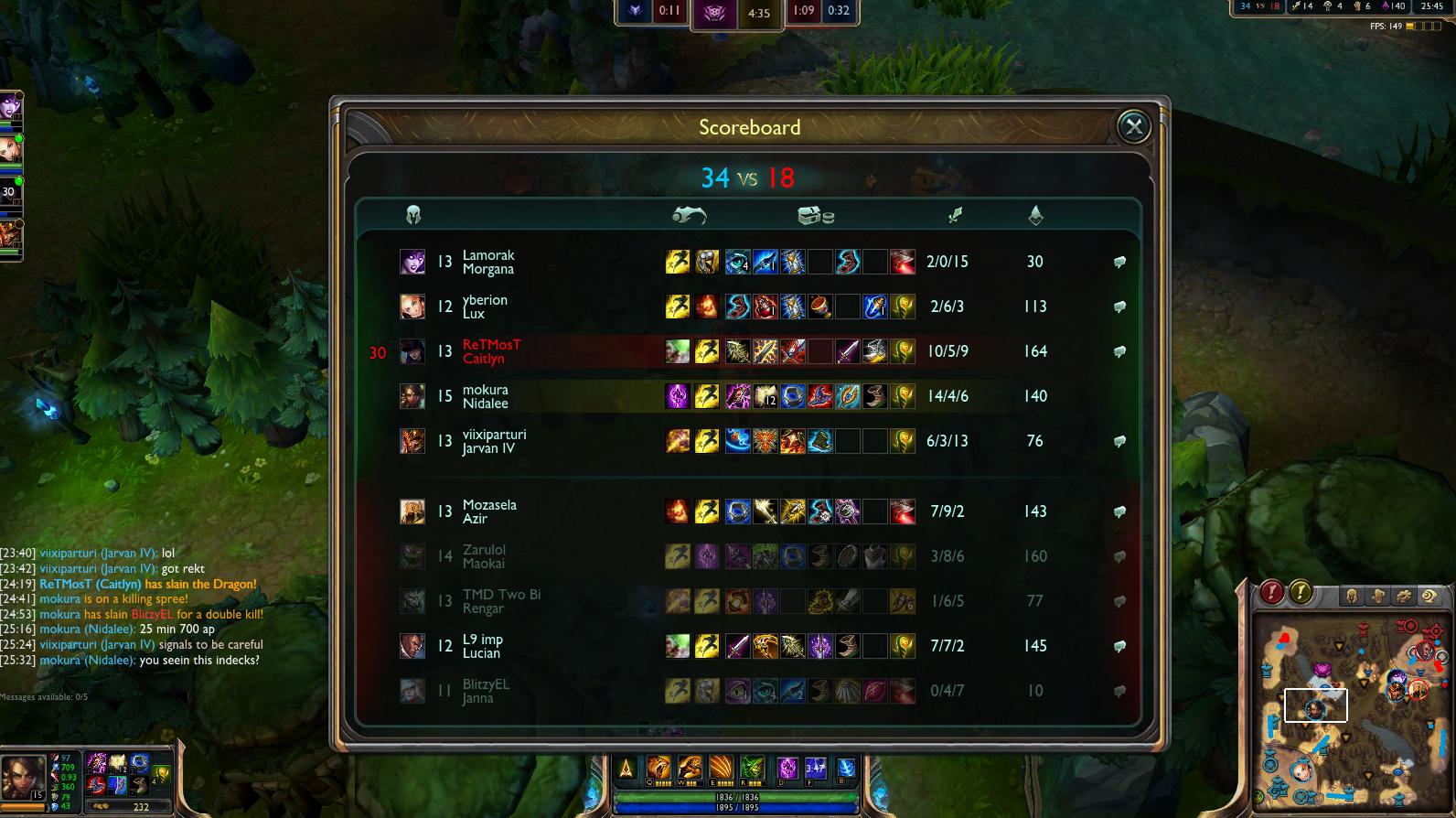Click the Nidalee champion marker on the minimap
Image resolution: width=1456 pixels, height=818 pixels.
click(1314, 709)
